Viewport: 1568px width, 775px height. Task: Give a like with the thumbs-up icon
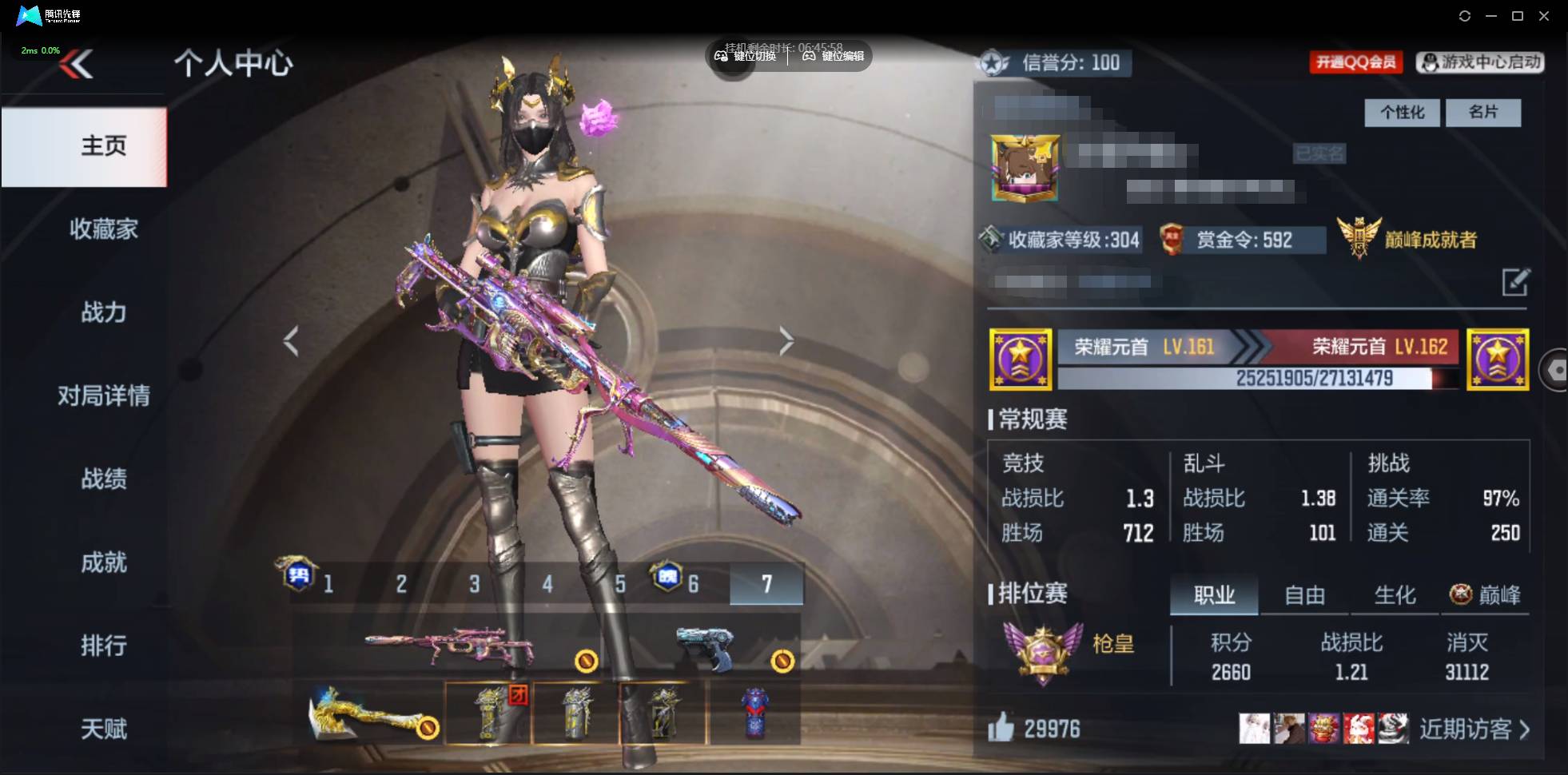click(x=1001, y=728)
